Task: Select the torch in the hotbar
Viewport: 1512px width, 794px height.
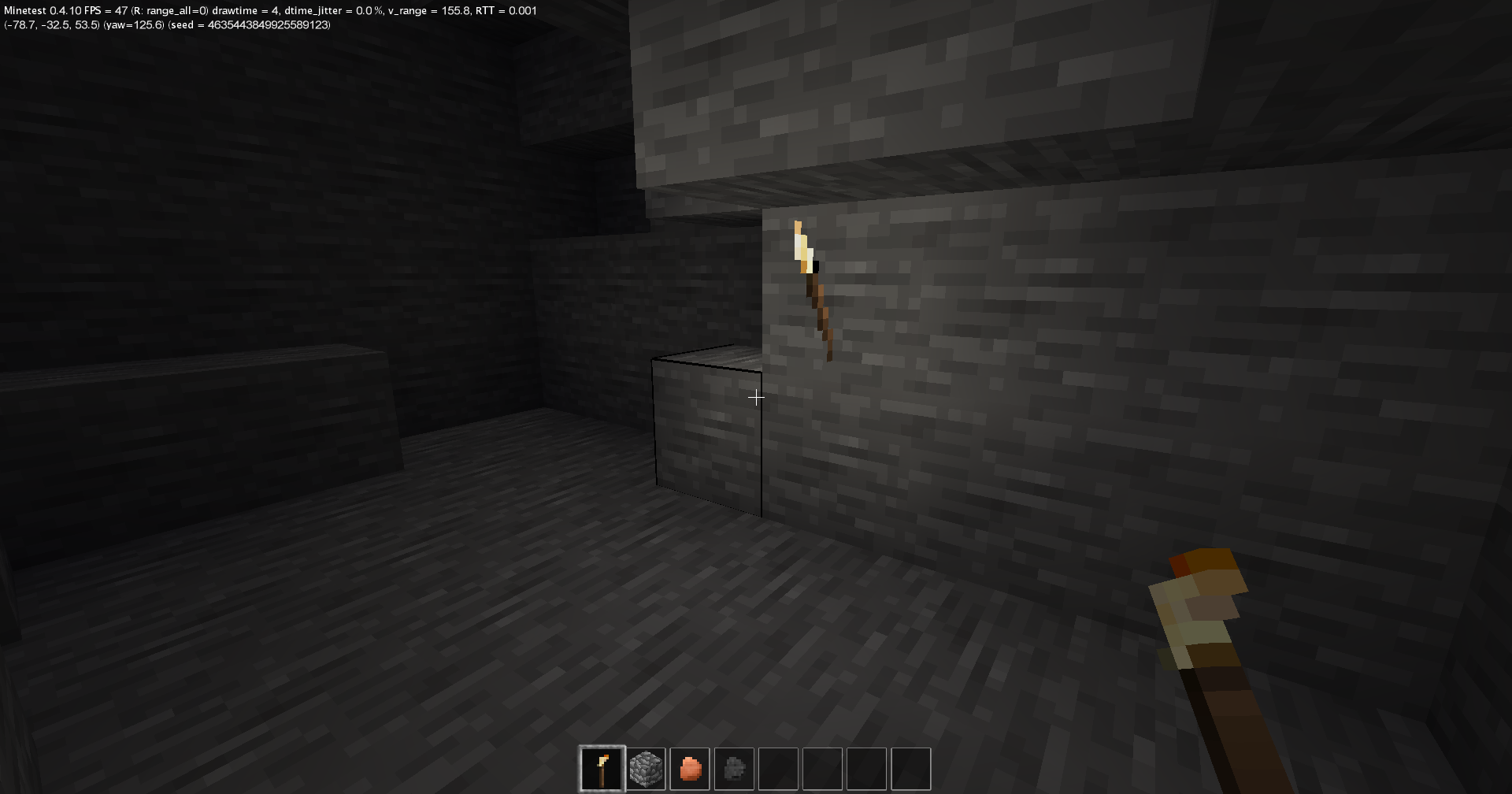Action: tap(603, 768)
